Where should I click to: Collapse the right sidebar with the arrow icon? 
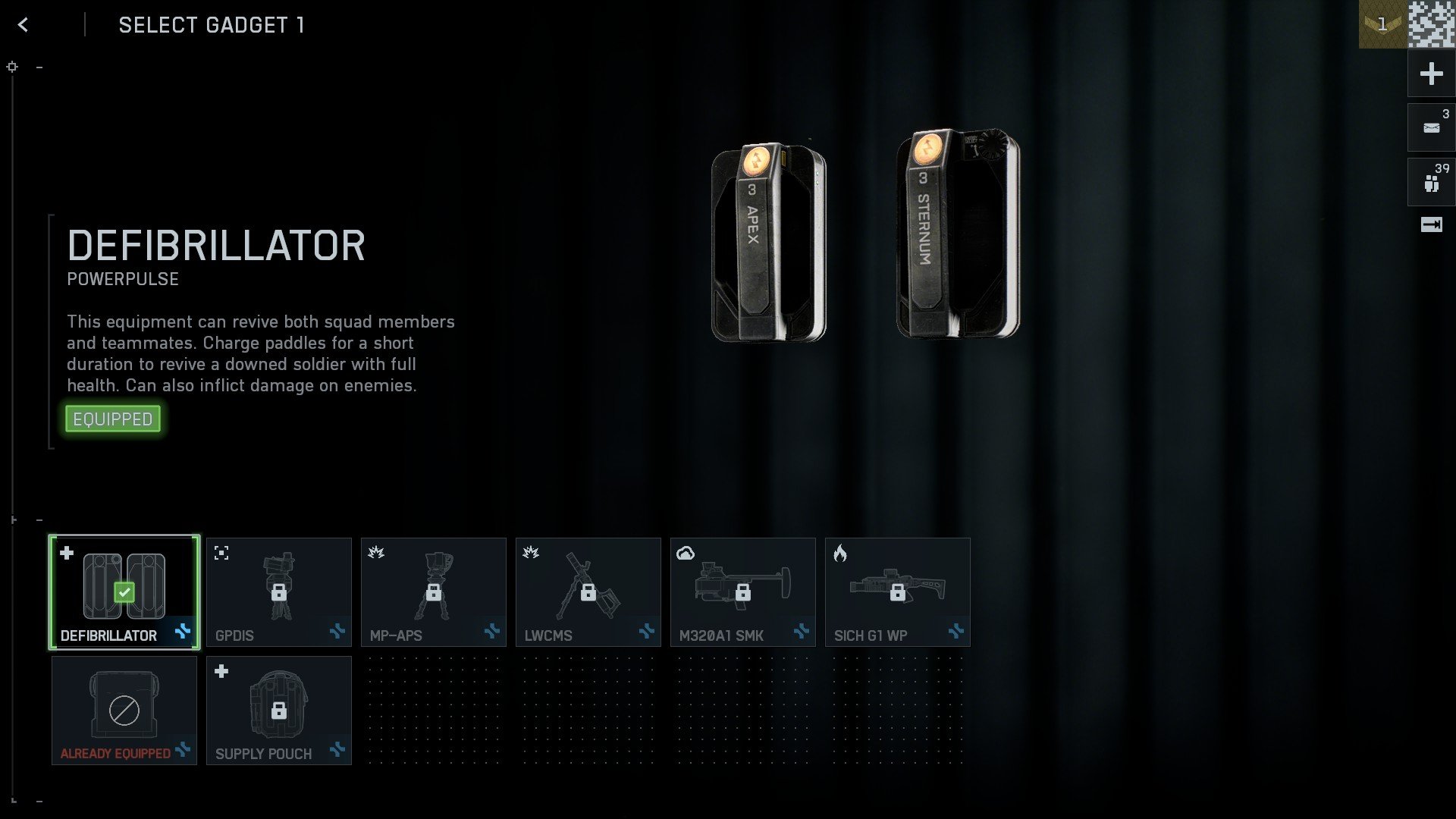(1430, 224)
